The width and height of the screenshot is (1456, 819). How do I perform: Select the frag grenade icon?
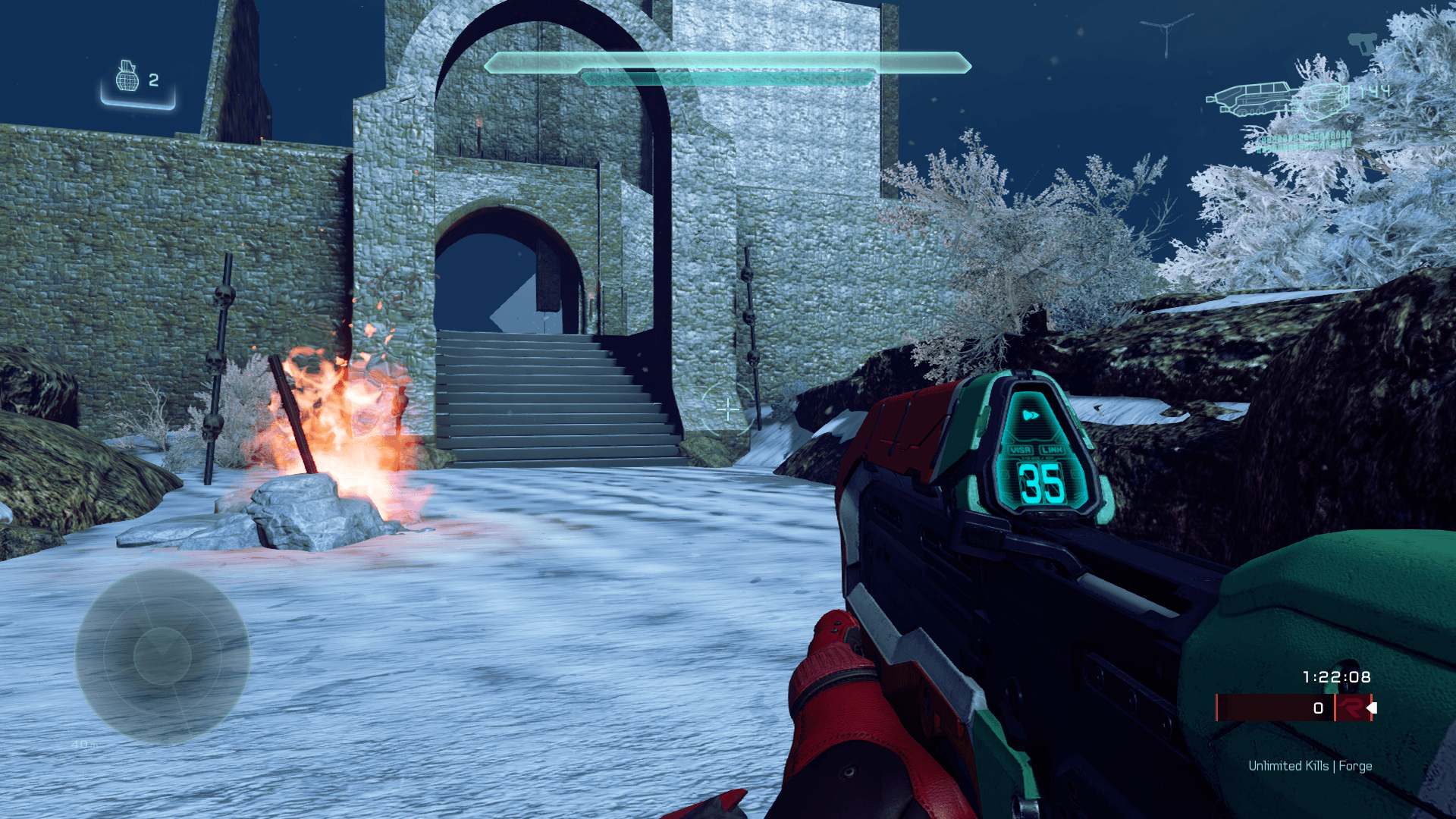(x=127, y=77)
